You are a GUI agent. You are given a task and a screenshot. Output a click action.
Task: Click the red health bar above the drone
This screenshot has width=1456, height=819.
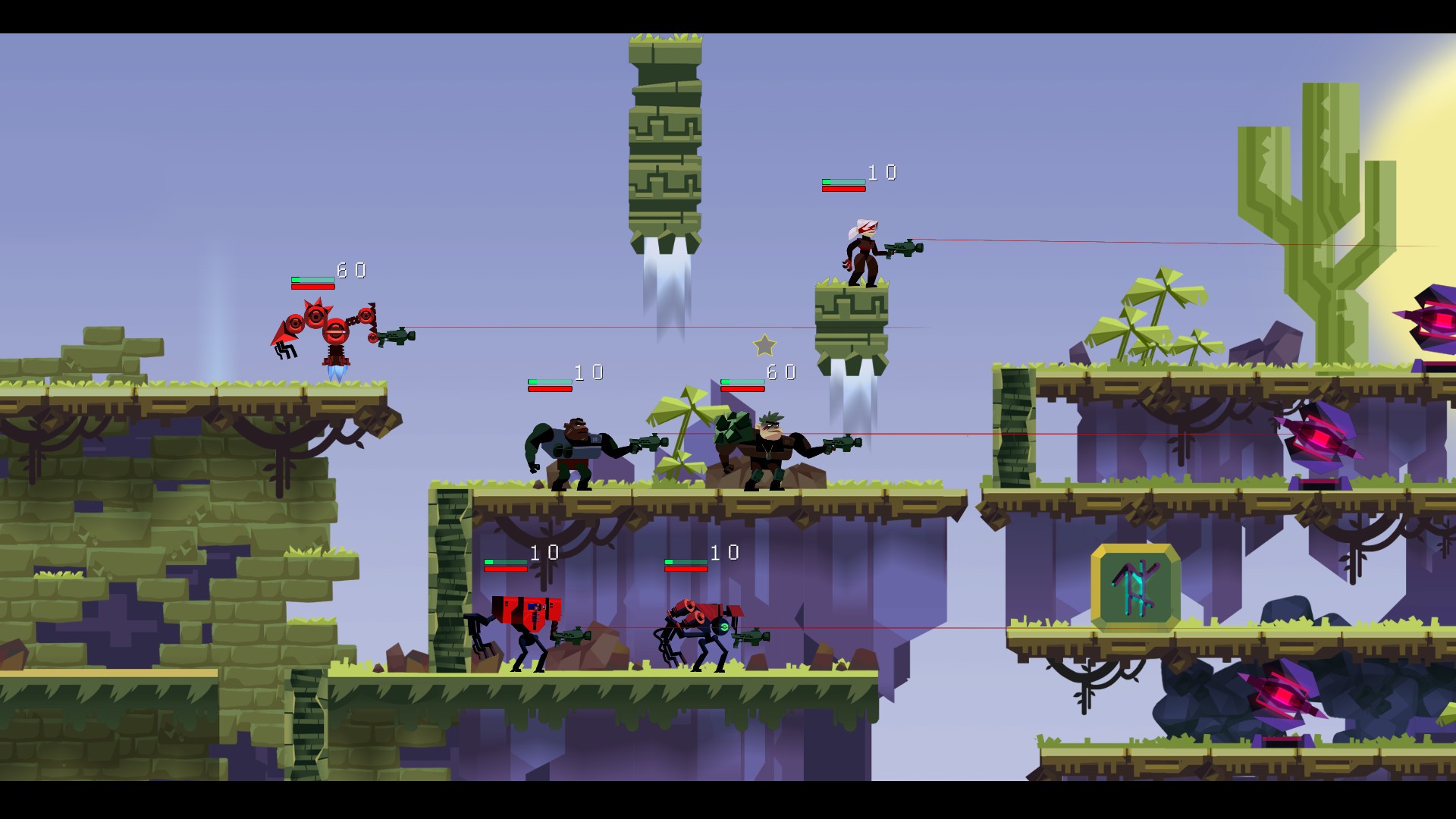point(312,287)
